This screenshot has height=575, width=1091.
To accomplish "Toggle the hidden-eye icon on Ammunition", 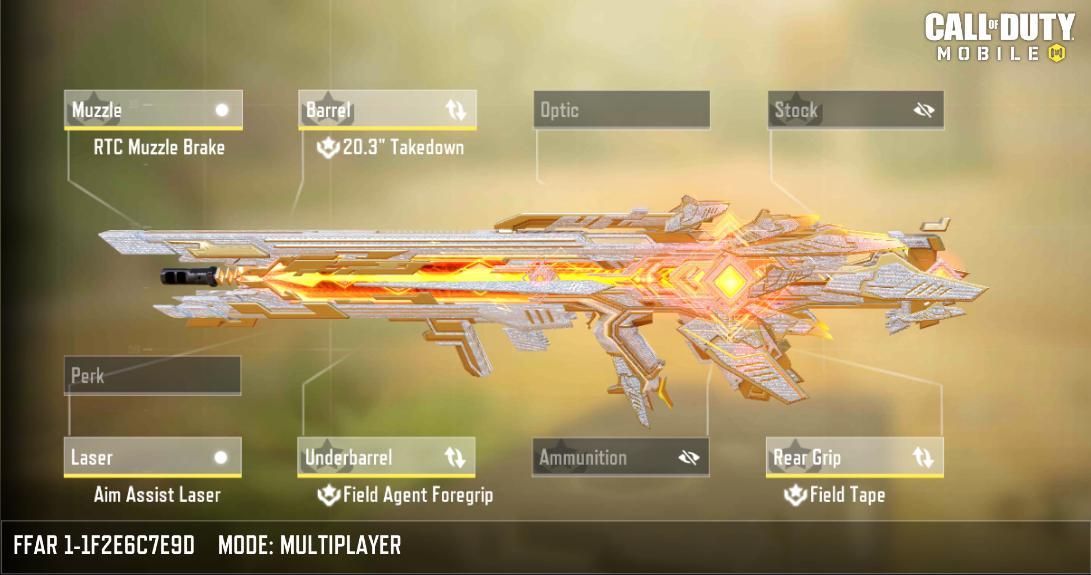I will point(688,458).
